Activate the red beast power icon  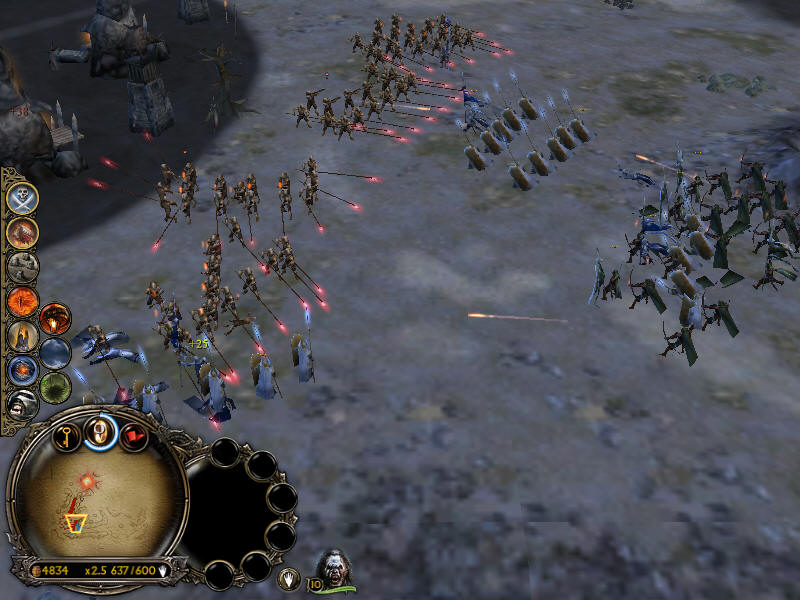[x=22, y=232]
